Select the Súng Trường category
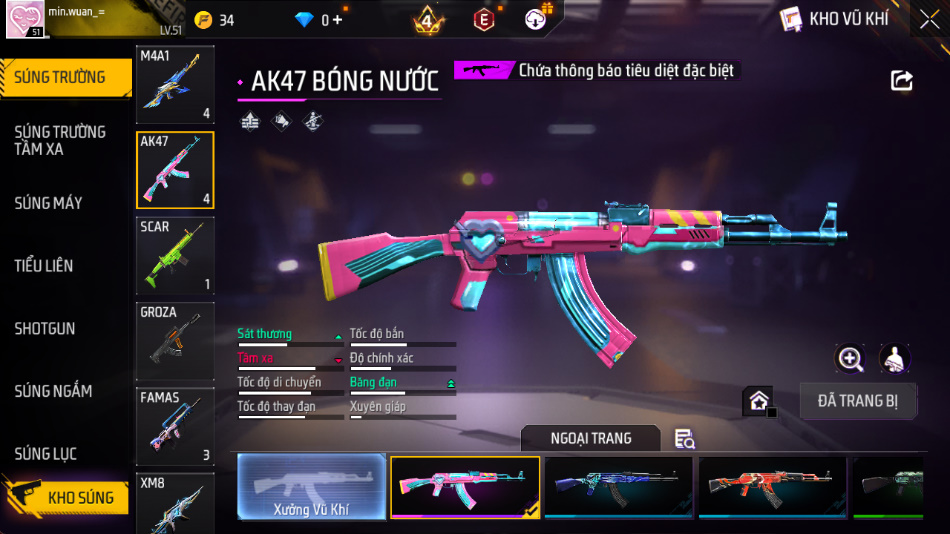 click(x=60, y=77)
